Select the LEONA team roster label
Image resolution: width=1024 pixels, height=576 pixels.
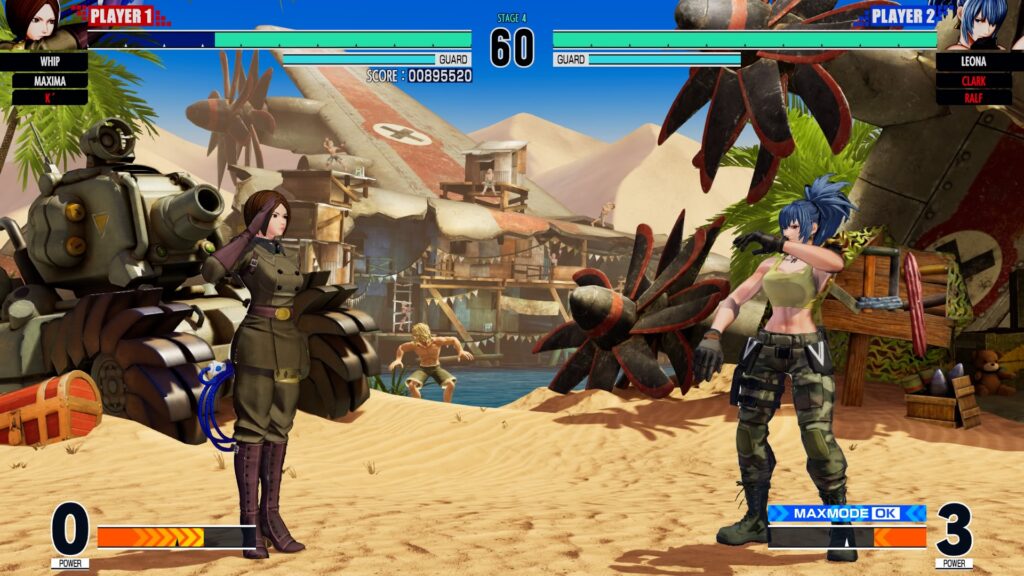pyautogui.click(x=974, y=62)
